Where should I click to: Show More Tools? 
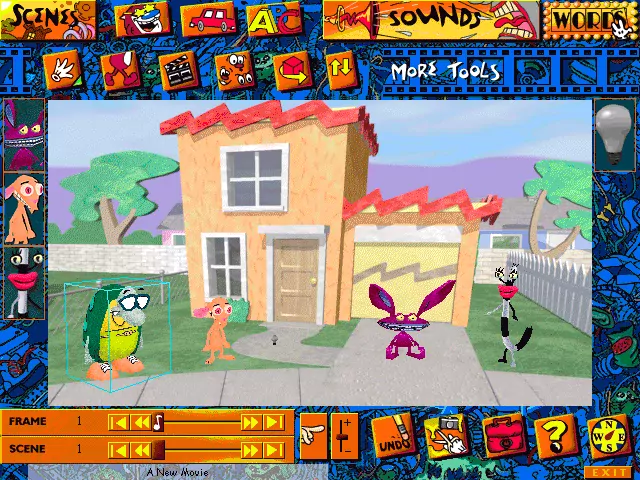point(445,71)
